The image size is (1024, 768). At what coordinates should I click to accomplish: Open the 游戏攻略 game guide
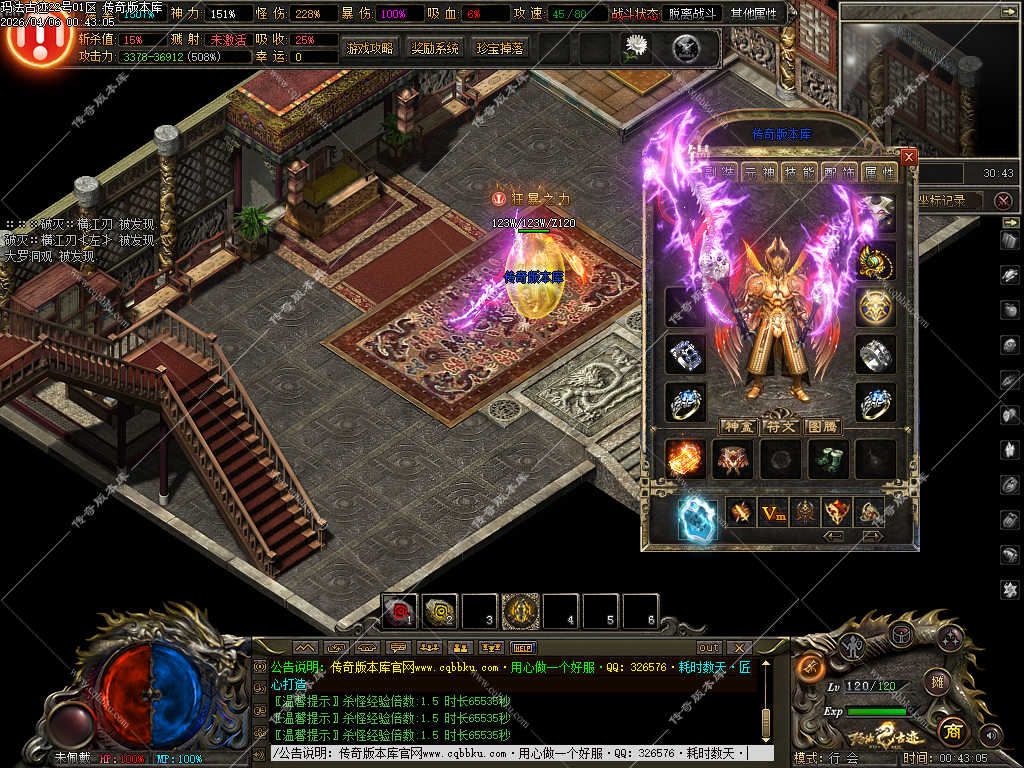click(370, 48)
